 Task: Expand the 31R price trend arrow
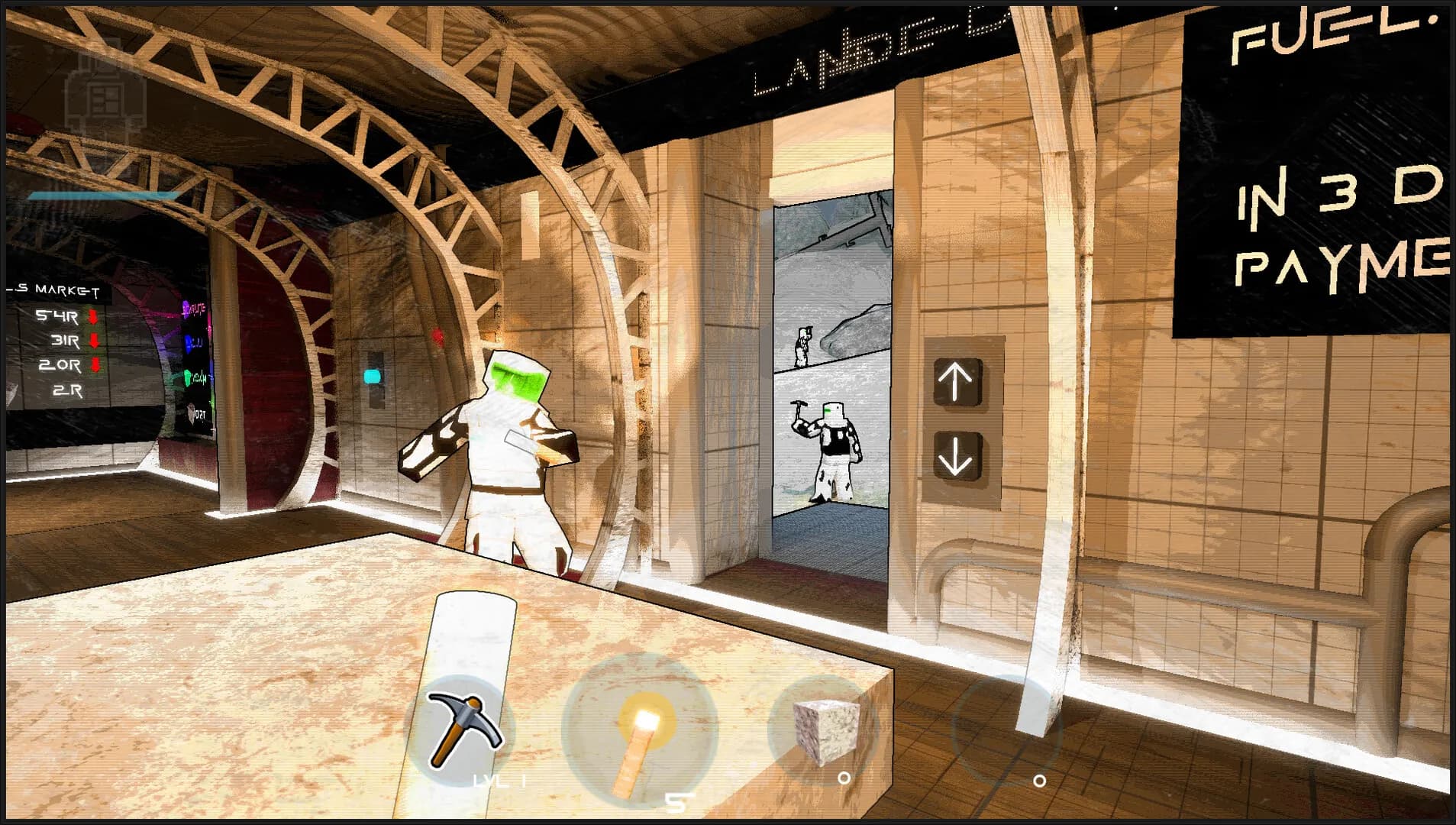(94, 341)
